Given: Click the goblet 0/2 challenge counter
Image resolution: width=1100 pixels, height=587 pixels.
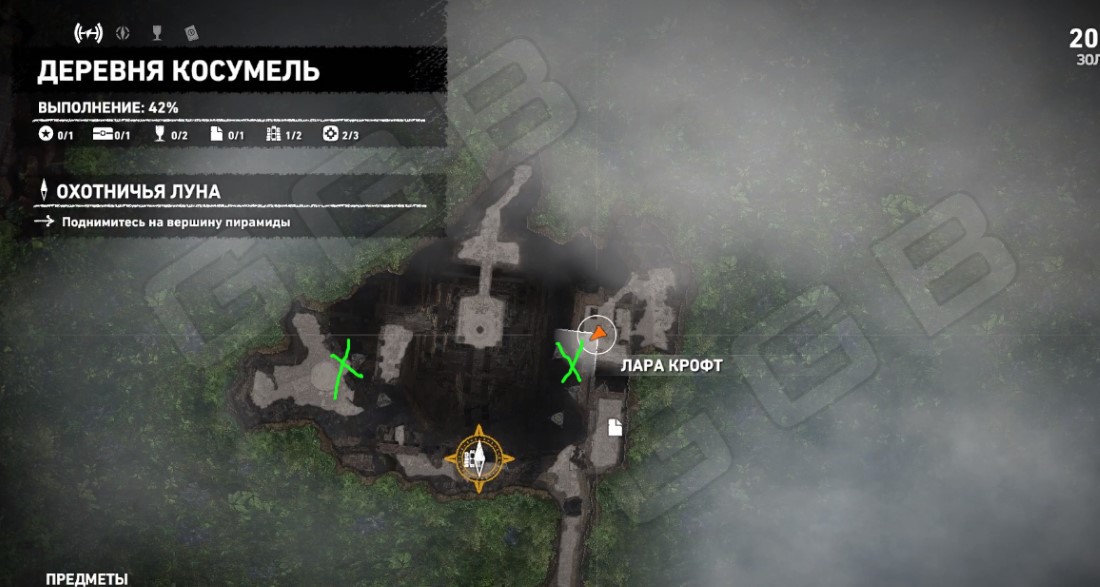Looking at the screenshot, I should 171,135.
